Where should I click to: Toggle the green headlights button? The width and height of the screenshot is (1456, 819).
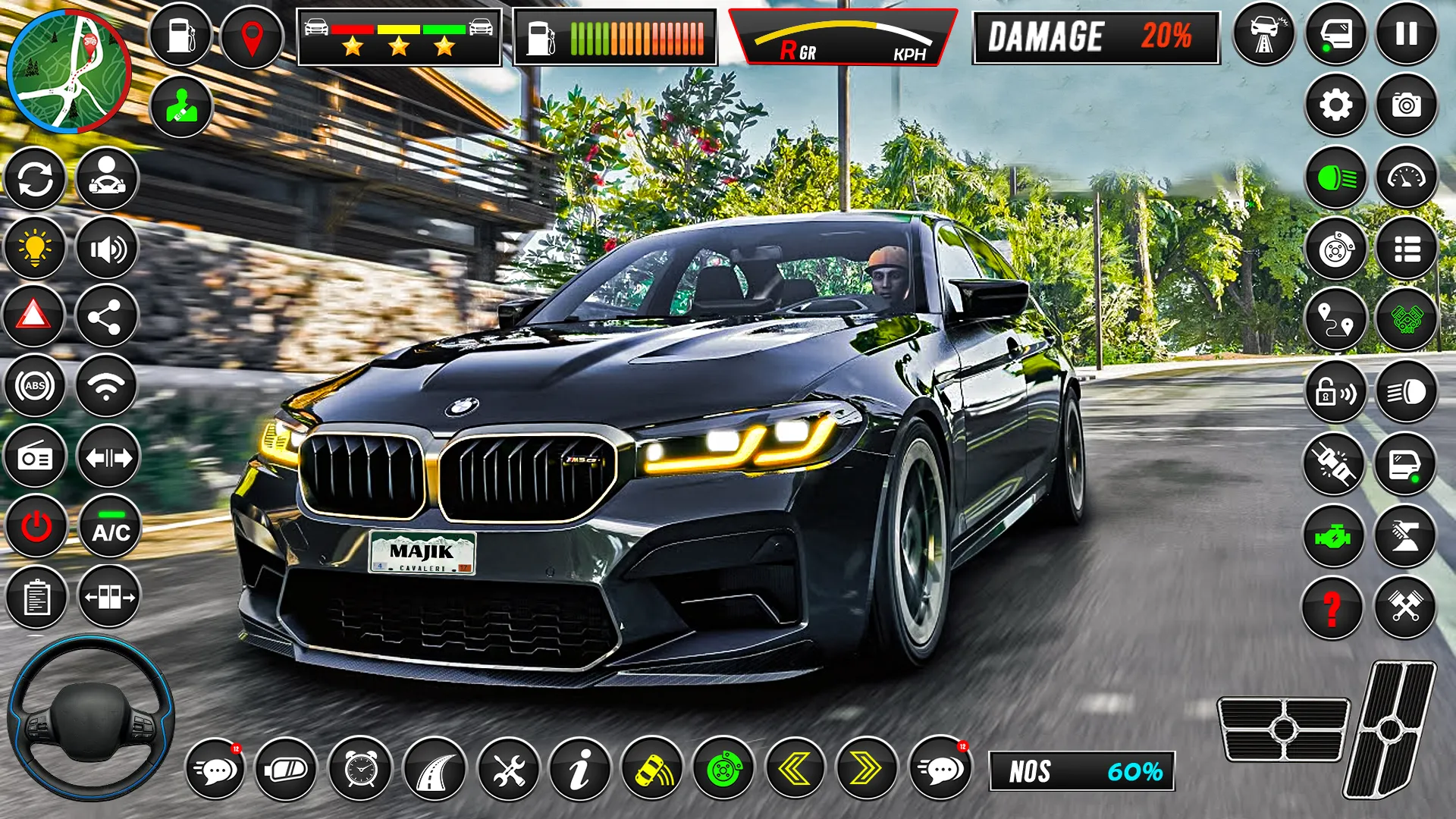point(1335,178)
